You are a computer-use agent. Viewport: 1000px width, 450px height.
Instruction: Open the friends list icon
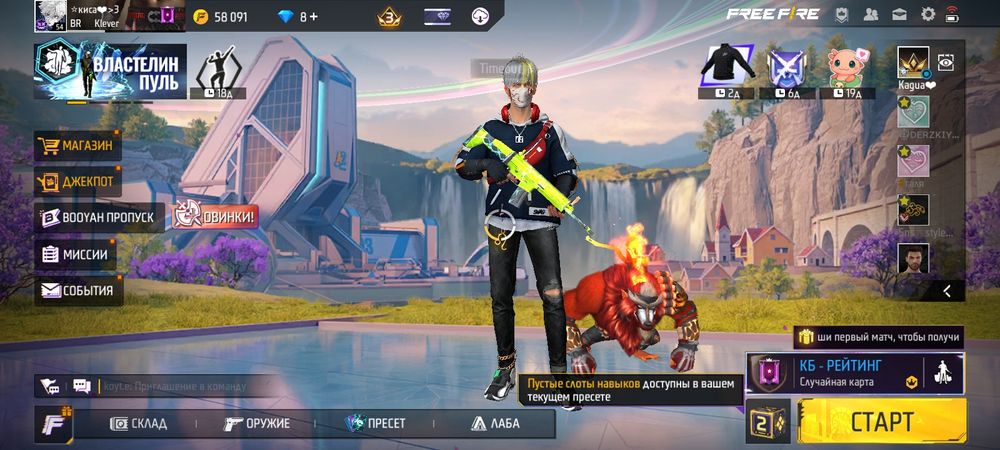pyautogui.click(x=871, y=15)
